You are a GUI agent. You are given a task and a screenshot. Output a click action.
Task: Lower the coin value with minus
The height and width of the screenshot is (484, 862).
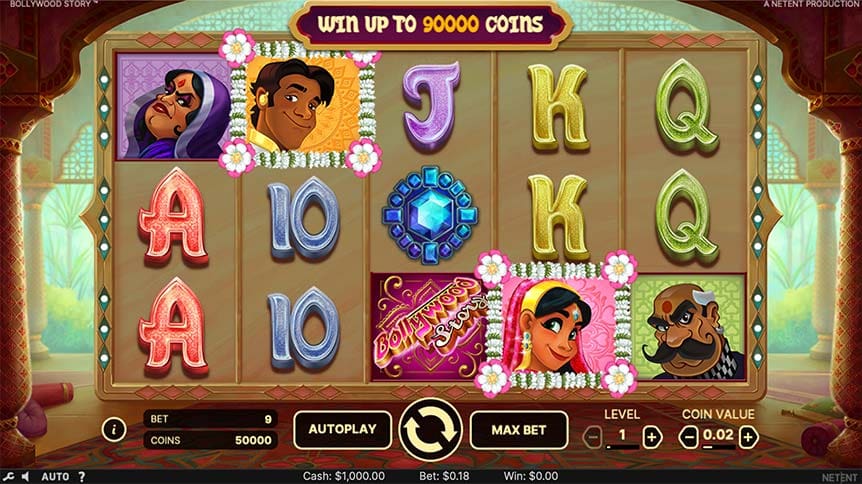click(x=688, y=436)
